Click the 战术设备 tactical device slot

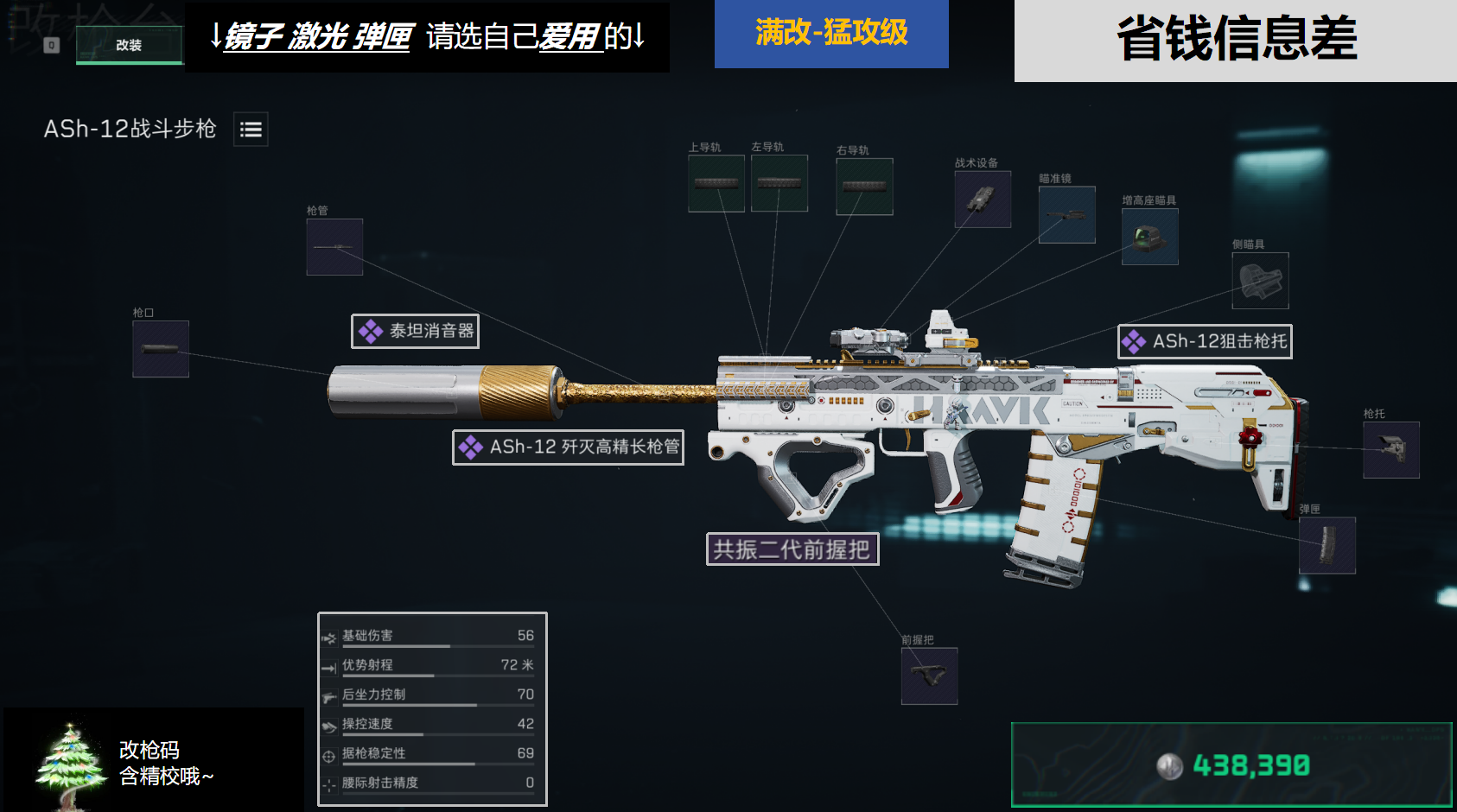pyautogui.click(x=982, y=200)
